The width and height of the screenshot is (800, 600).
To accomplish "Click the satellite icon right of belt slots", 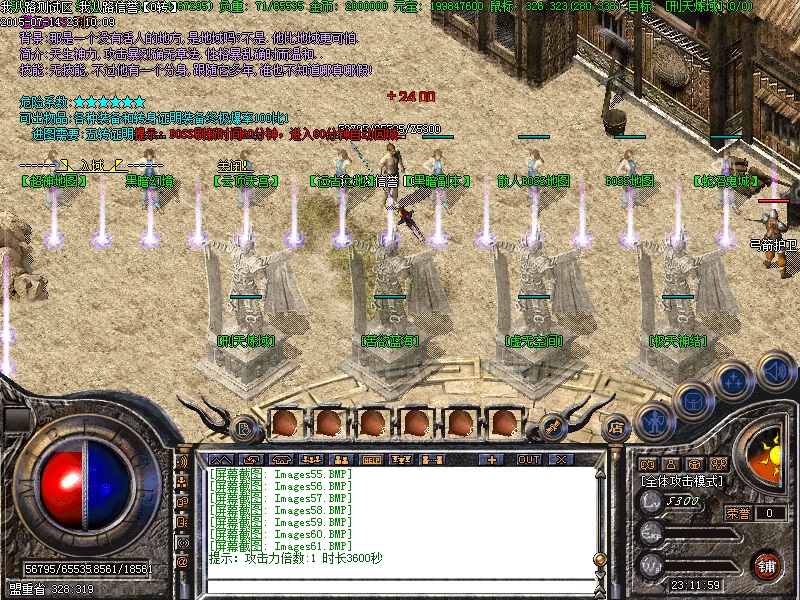I will coord(555,427).
